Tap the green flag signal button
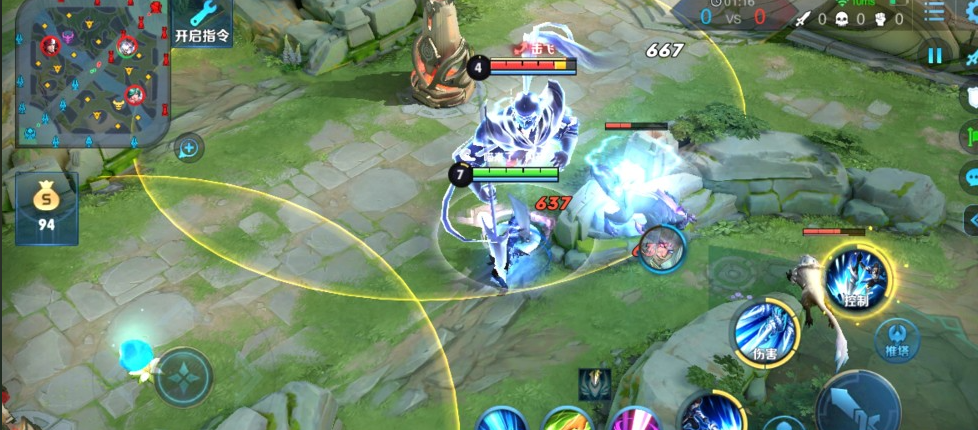This screenshot has width=978, height=430. tap(970, 136)
